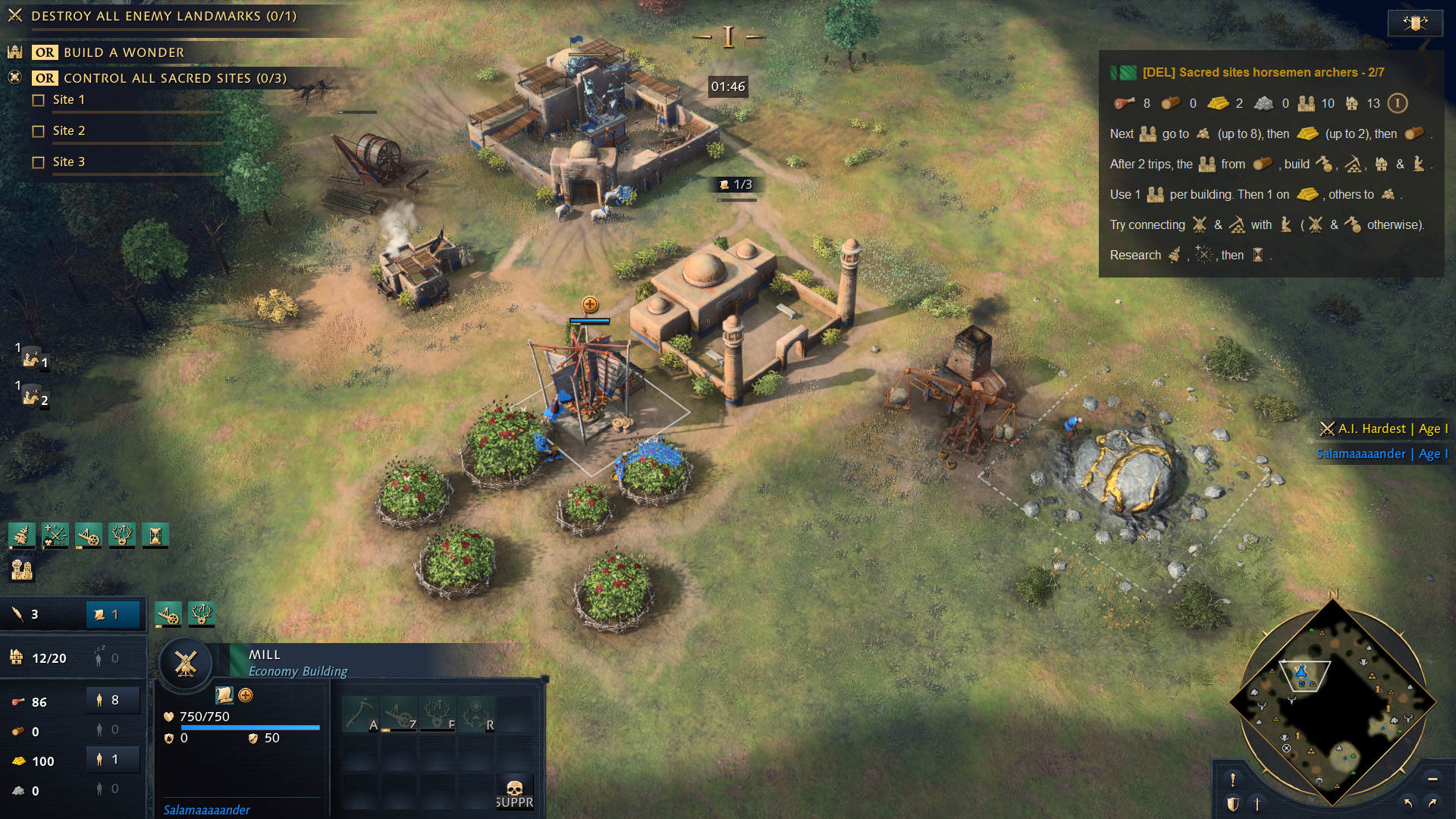Viewport: 1456px width, 819px height.
Task: Choose the scythe upgrade in Mill command grid
Action: (360, 715)
